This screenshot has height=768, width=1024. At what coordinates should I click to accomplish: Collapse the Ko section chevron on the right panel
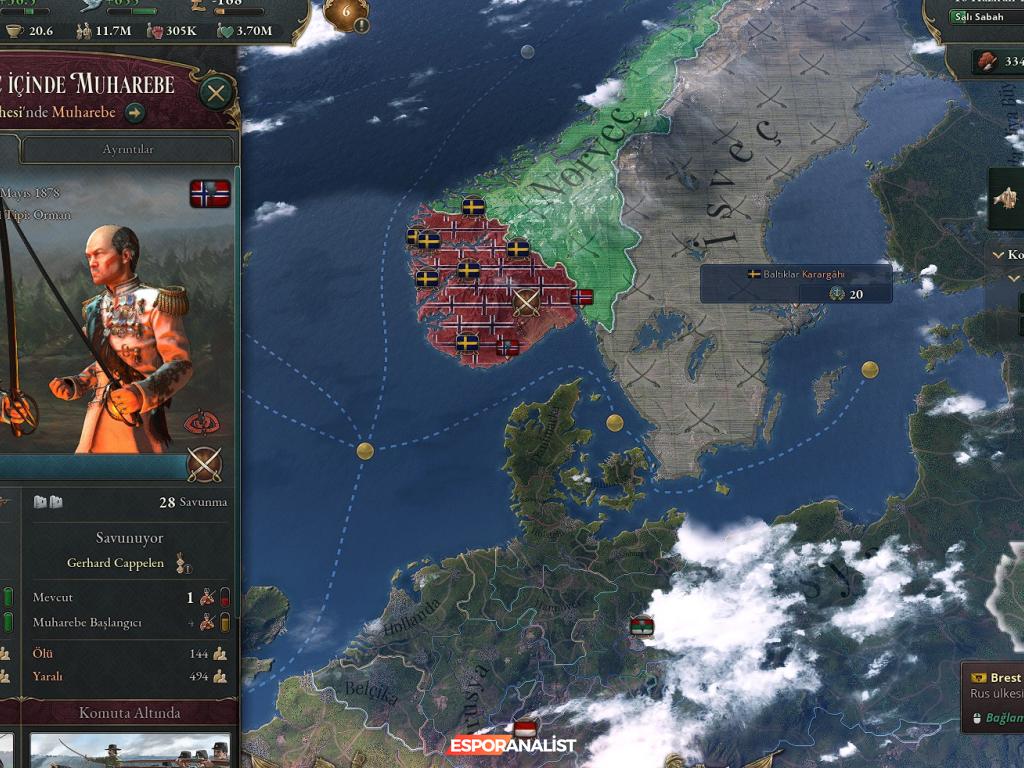(998, 255)
